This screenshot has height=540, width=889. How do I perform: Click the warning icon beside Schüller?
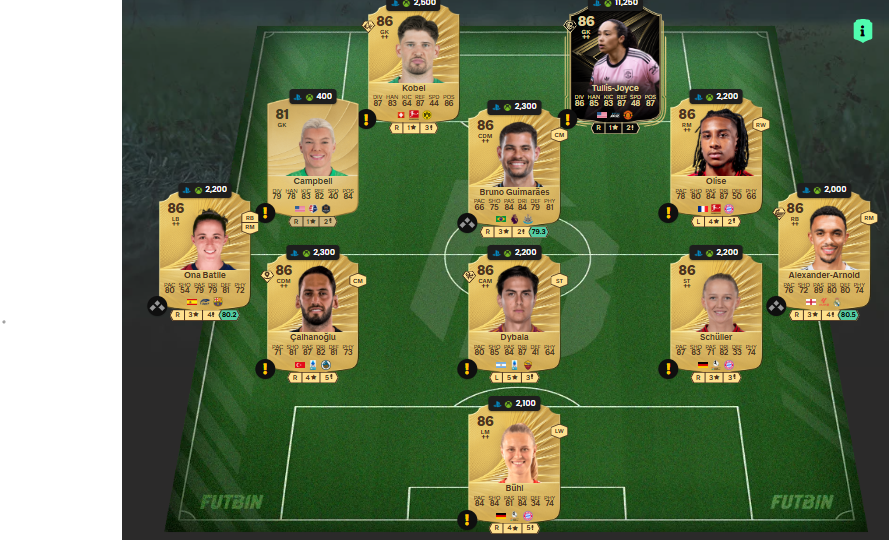click(x=667, y=369)
